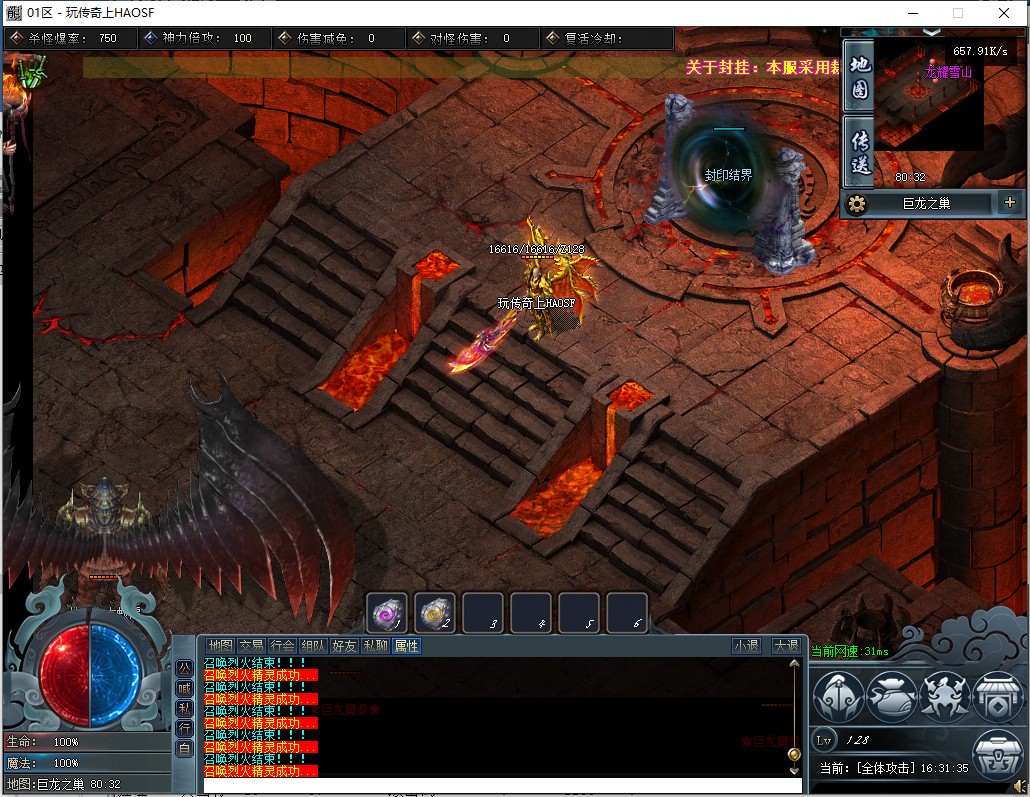Switch to the 组队 team chat tab
The width and height of the screenshot is (1030, 797).
coord(313,646)
